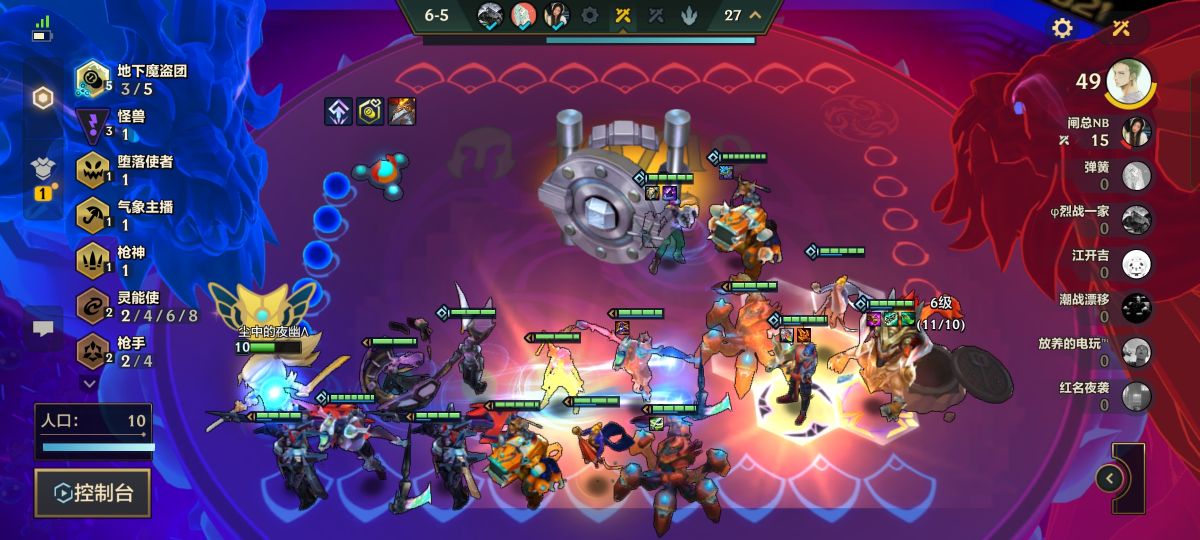Image resolution: width=1200 pixels, height=540 pixels.
Task: Select player 红名夜袭 in the scoreboard
Action: click(1136, 396)
